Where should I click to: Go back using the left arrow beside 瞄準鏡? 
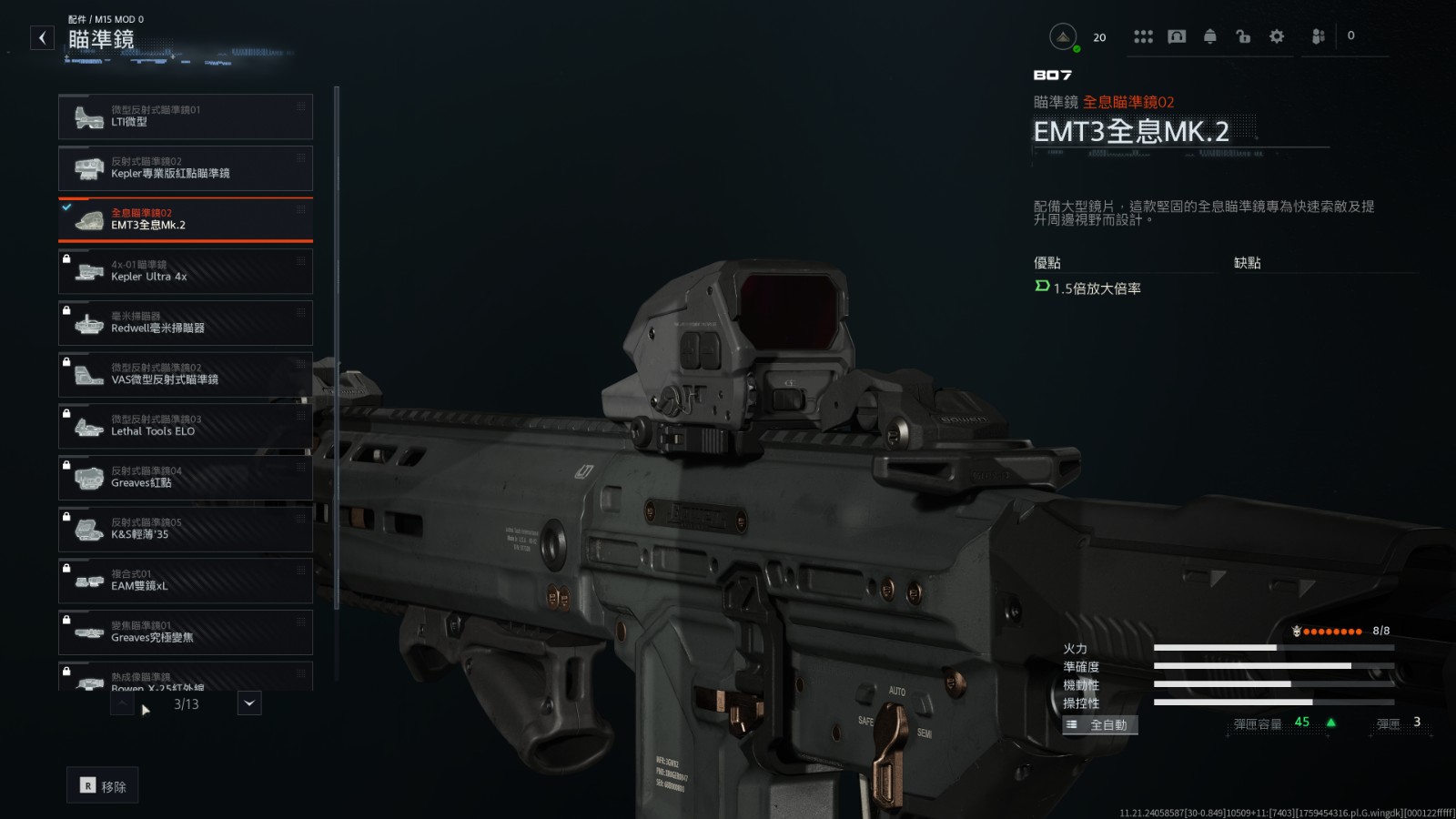(x=42, y=36)
